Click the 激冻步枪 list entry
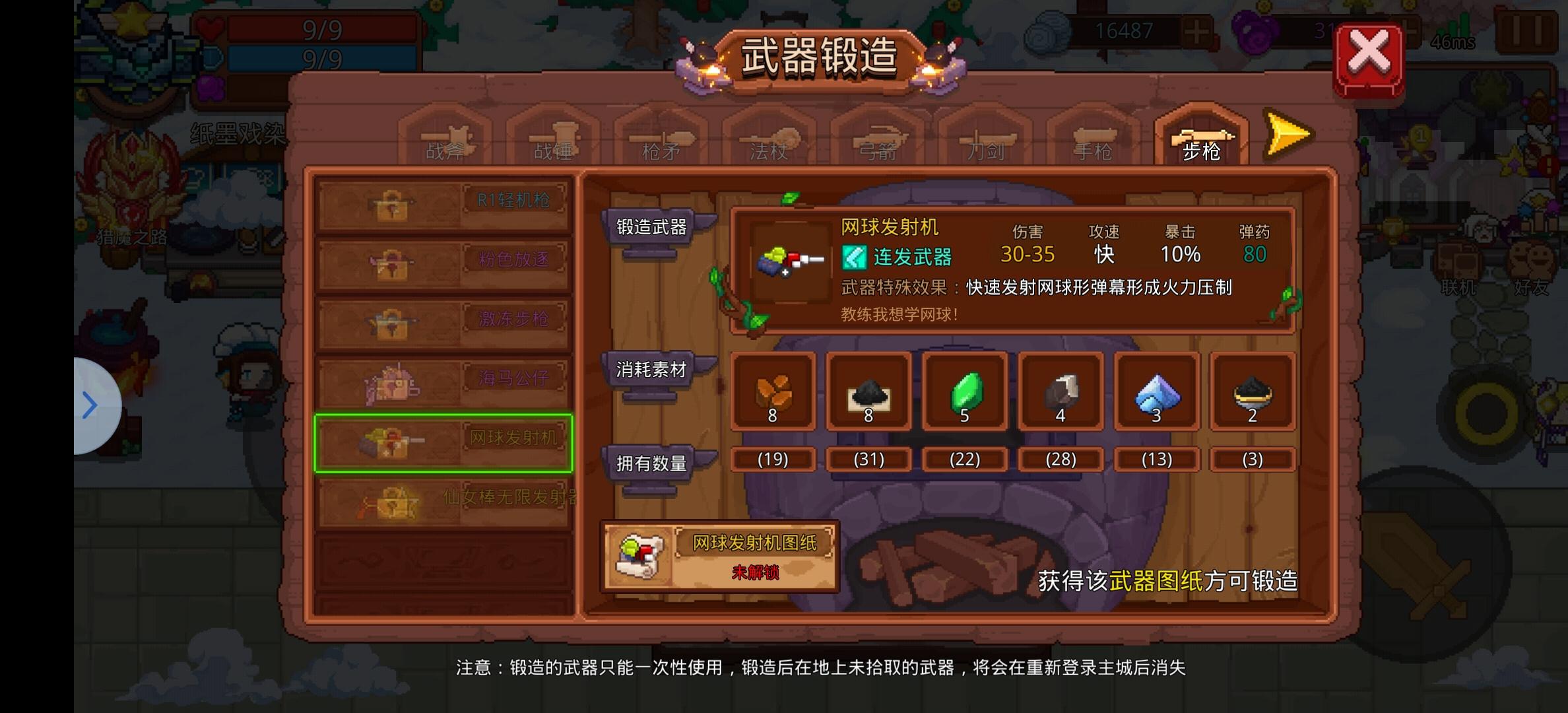Screen dimensions: 1568x713 [443, 322]
